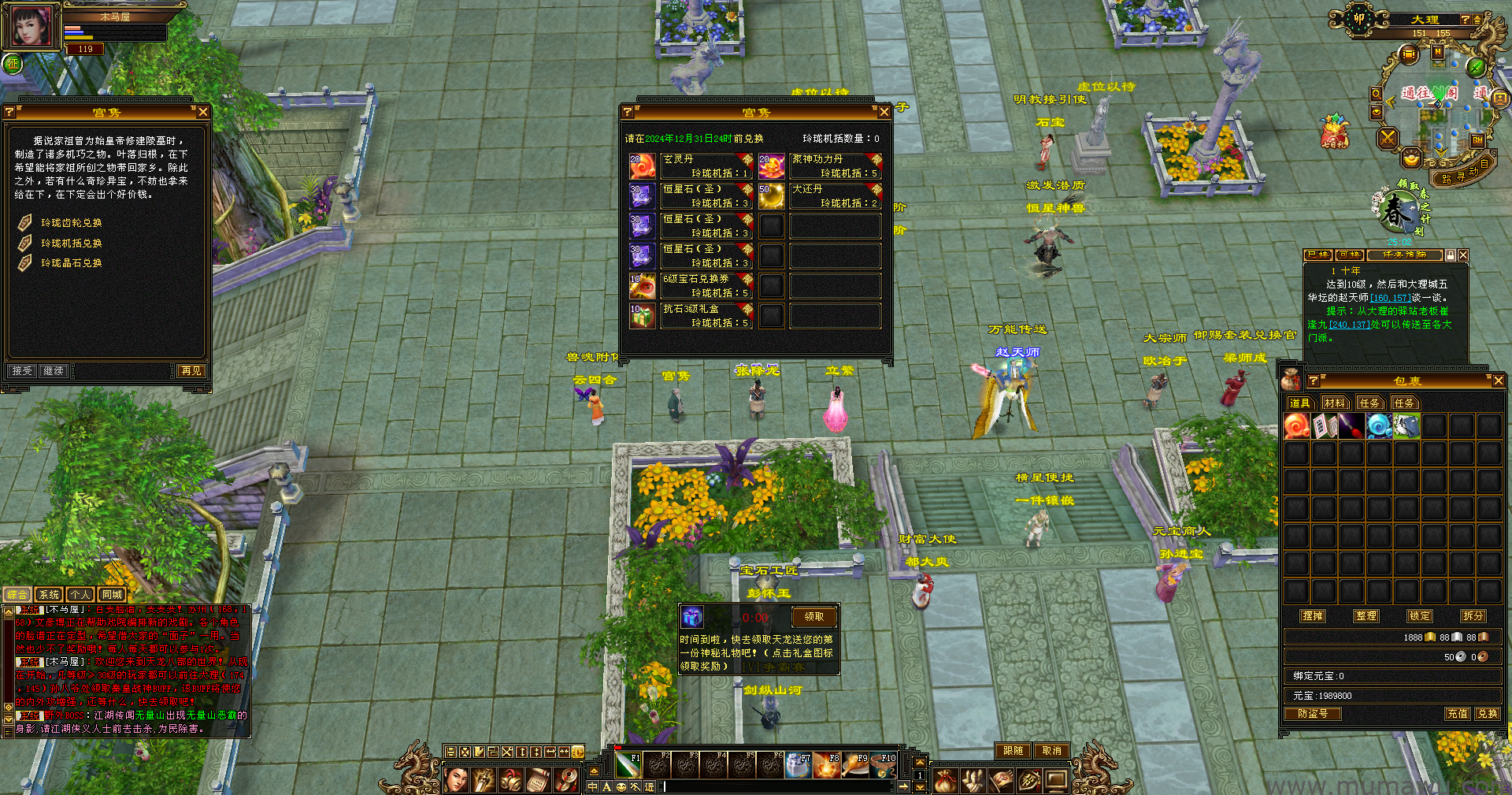Sort the bag with 整理 button
The image size is (1512, 795).
[x=1366, y=616]
